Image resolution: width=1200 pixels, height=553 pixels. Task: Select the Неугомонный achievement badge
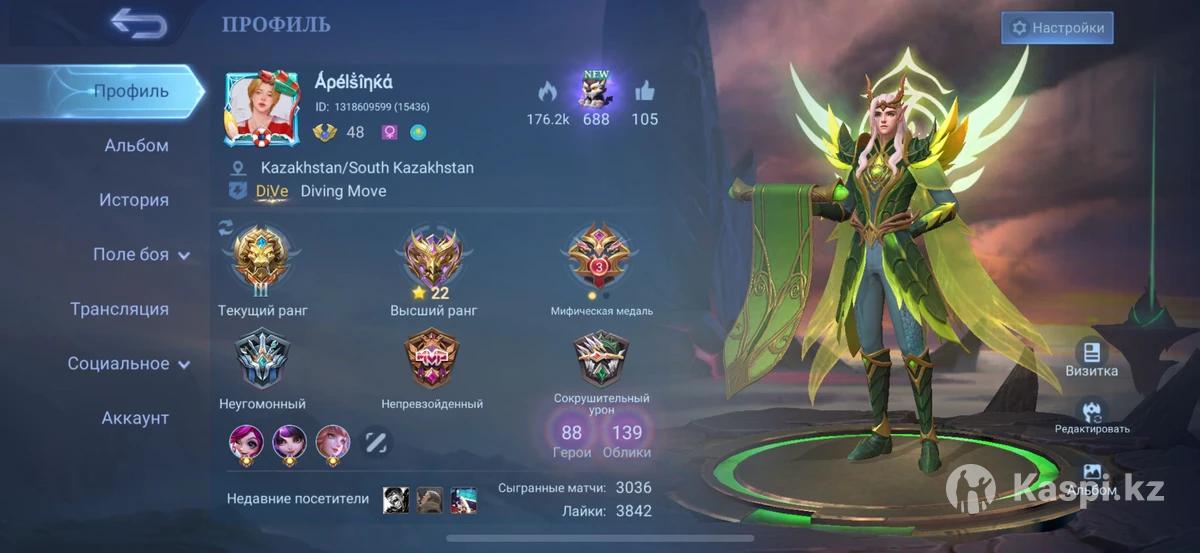(262, 360)
